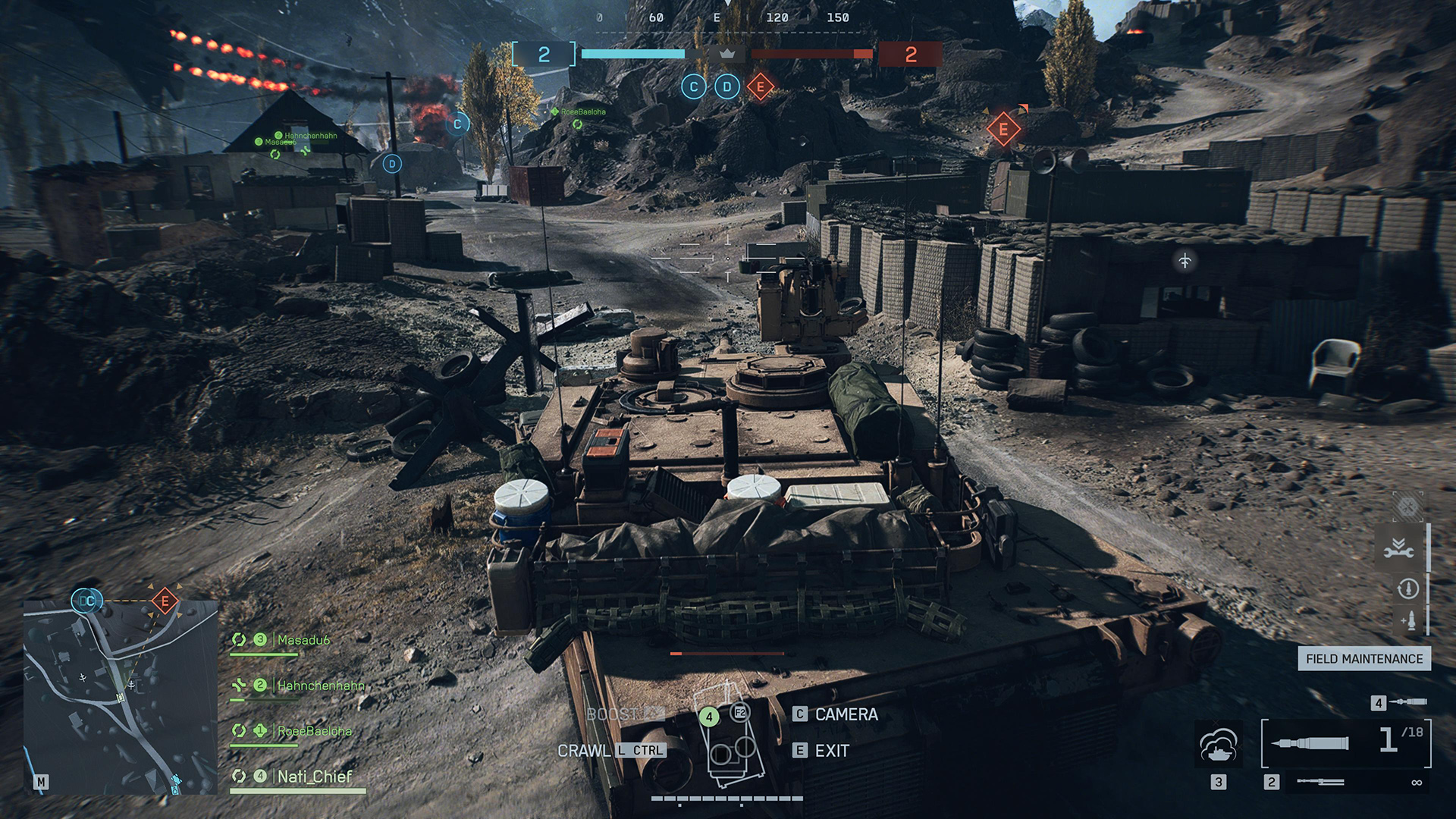Click the compass heading strip
1456x819 pixels.
[x=726, y=18]
